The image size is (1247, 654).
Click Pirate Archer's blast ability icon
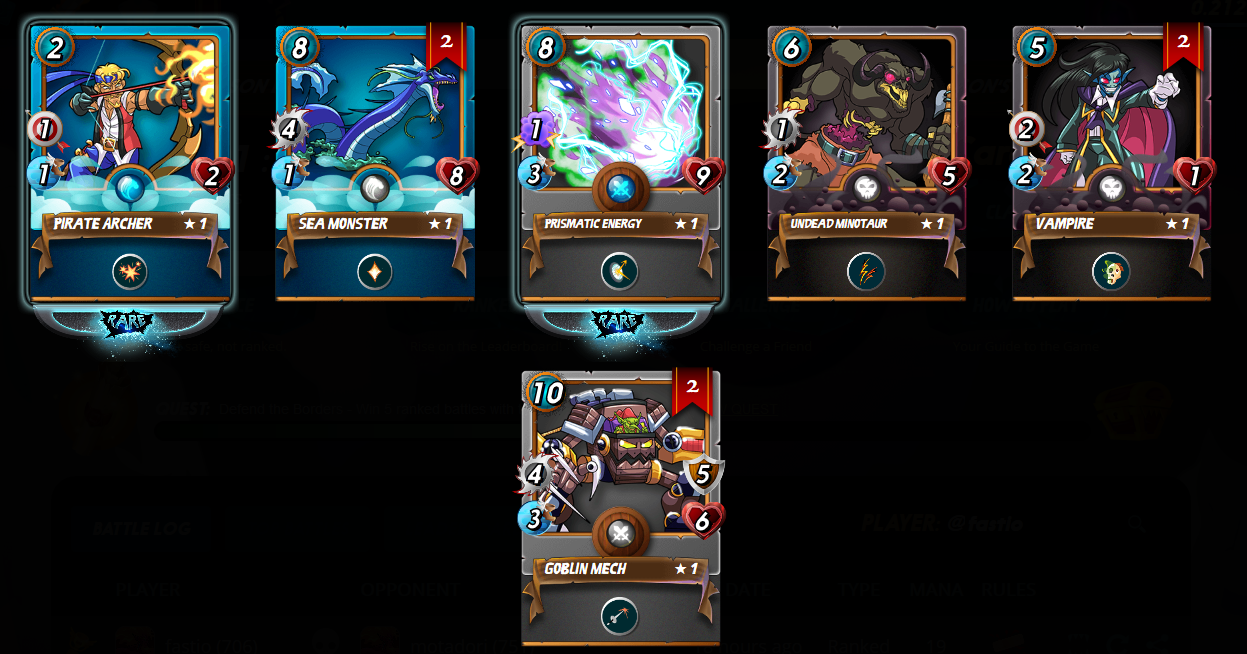point(130,271)
